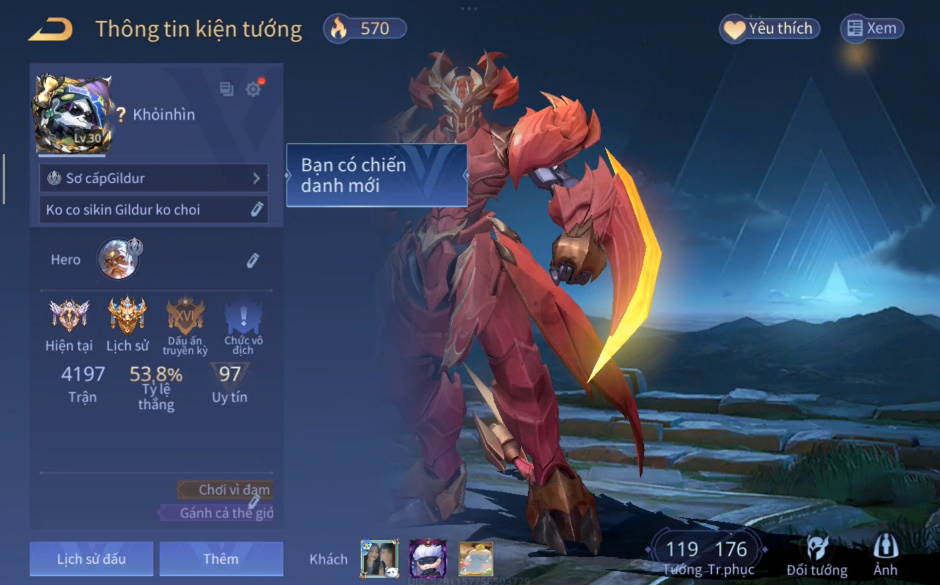Open profile settings gear icon
940x585 pixels.
pos(253,89)
